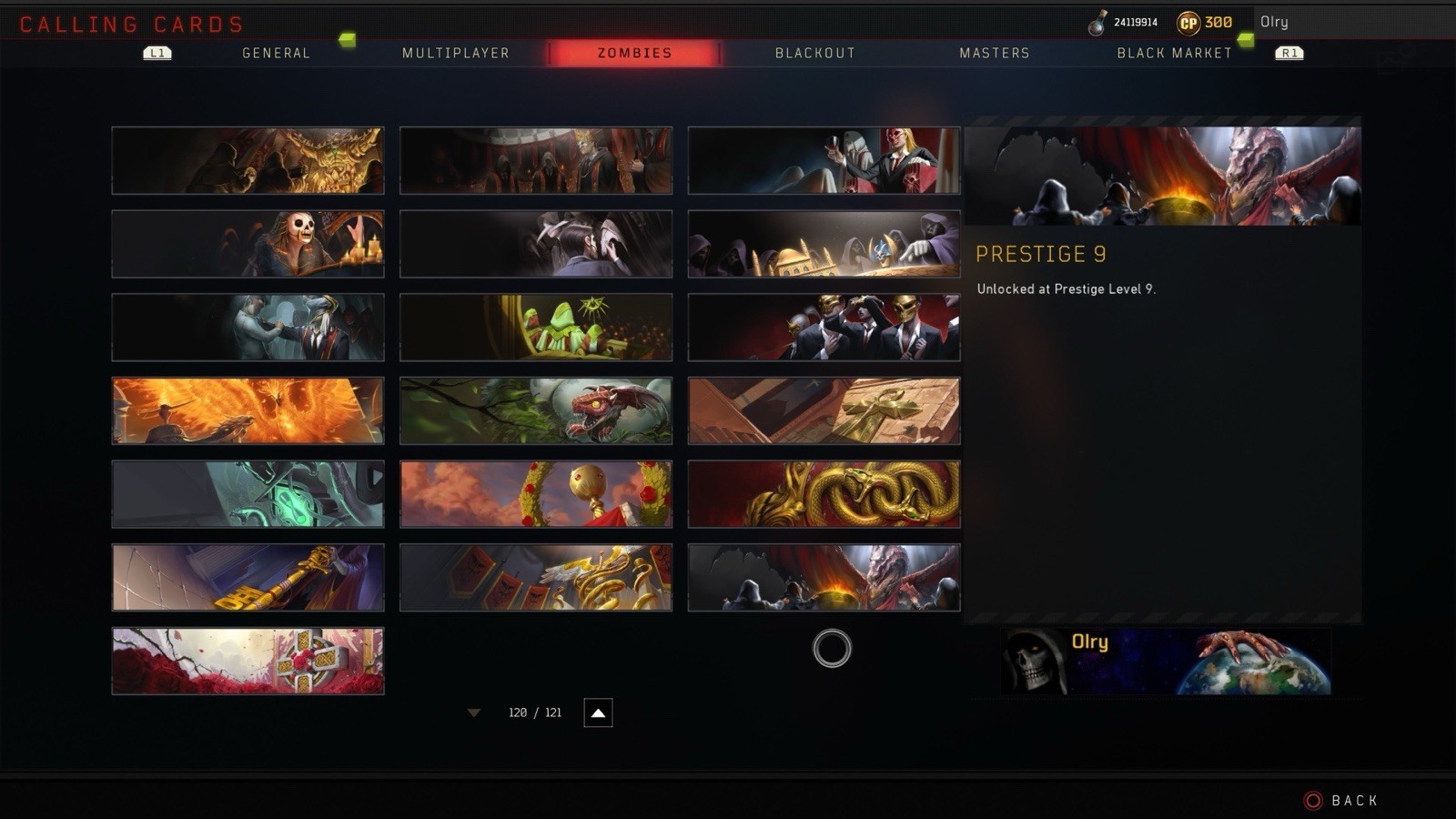1456x819 pixels.
Task: Choose the fiery phoenix calling card
Action: pos(248,410)
